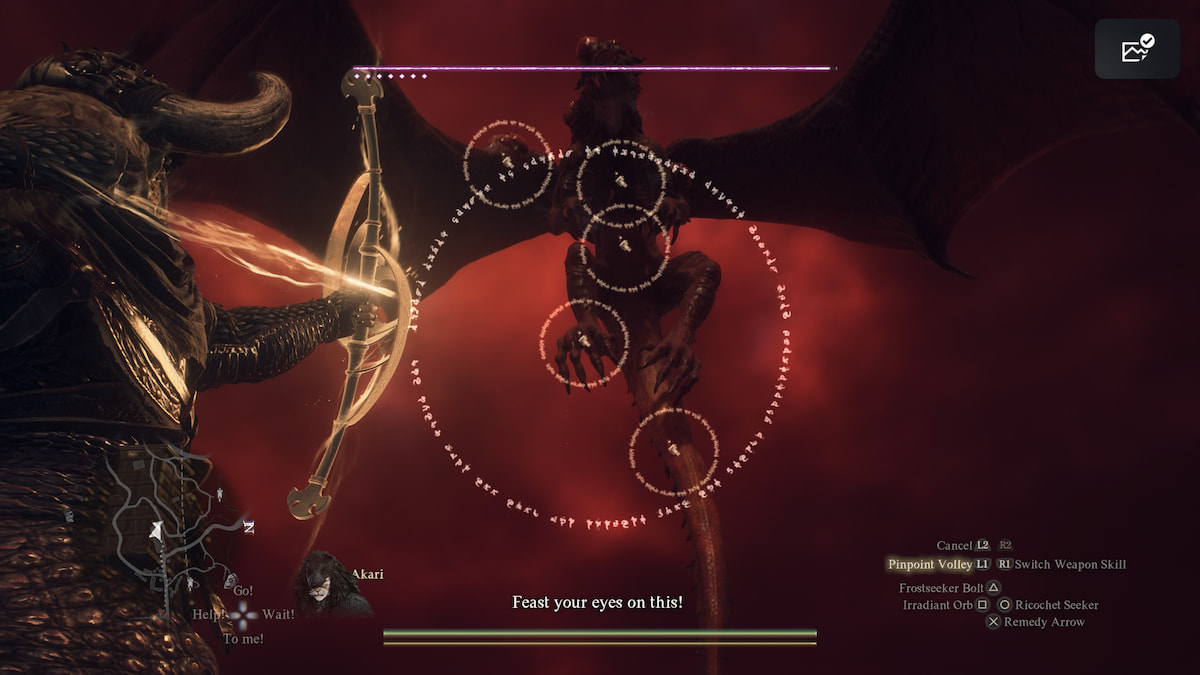Select the Frostseeker Bolt skill
The image size is (1200, 675).
pos(941,588)
